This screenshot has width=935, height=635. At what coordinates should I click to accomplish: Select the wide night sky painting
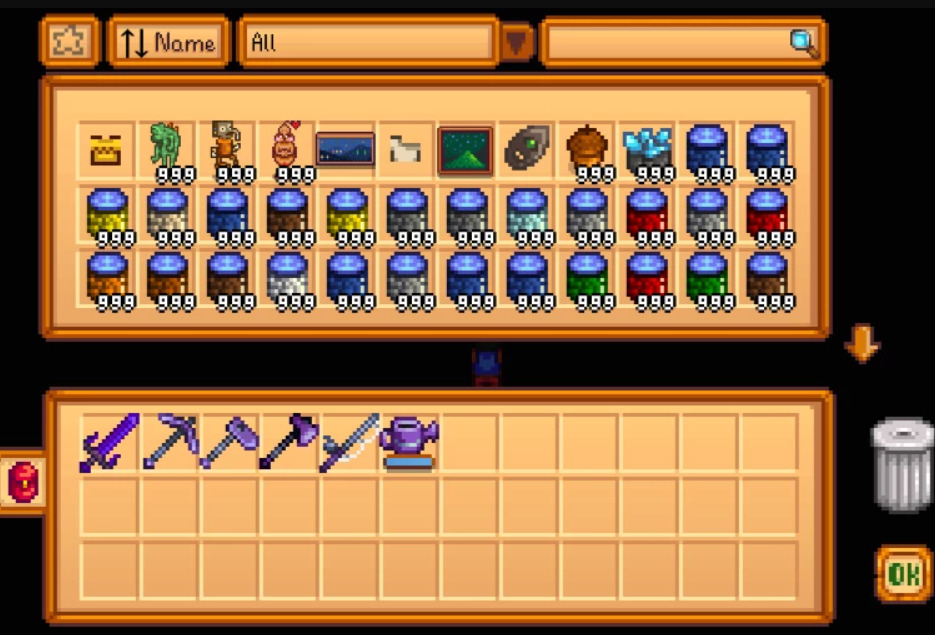pos(346,150)
